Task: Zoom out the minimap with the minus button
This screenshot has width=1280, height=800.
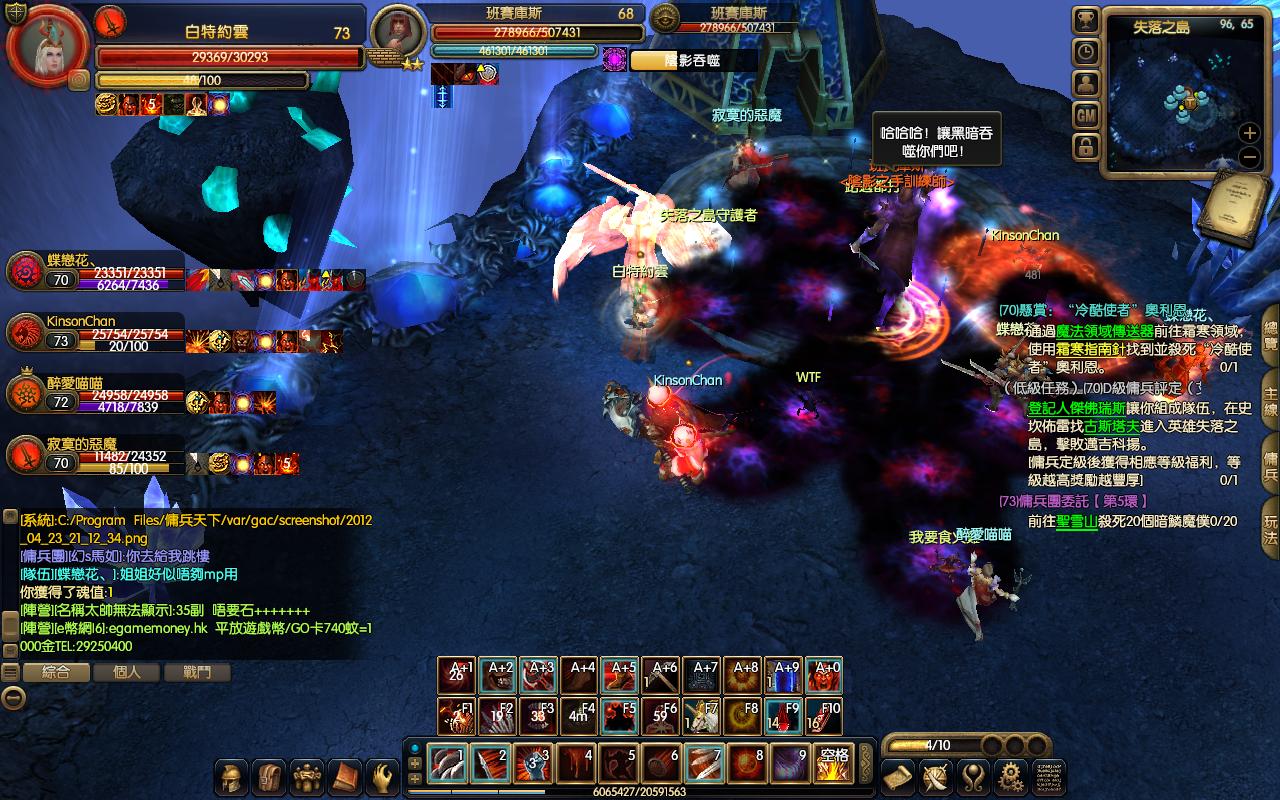Action: point(1249,157)
